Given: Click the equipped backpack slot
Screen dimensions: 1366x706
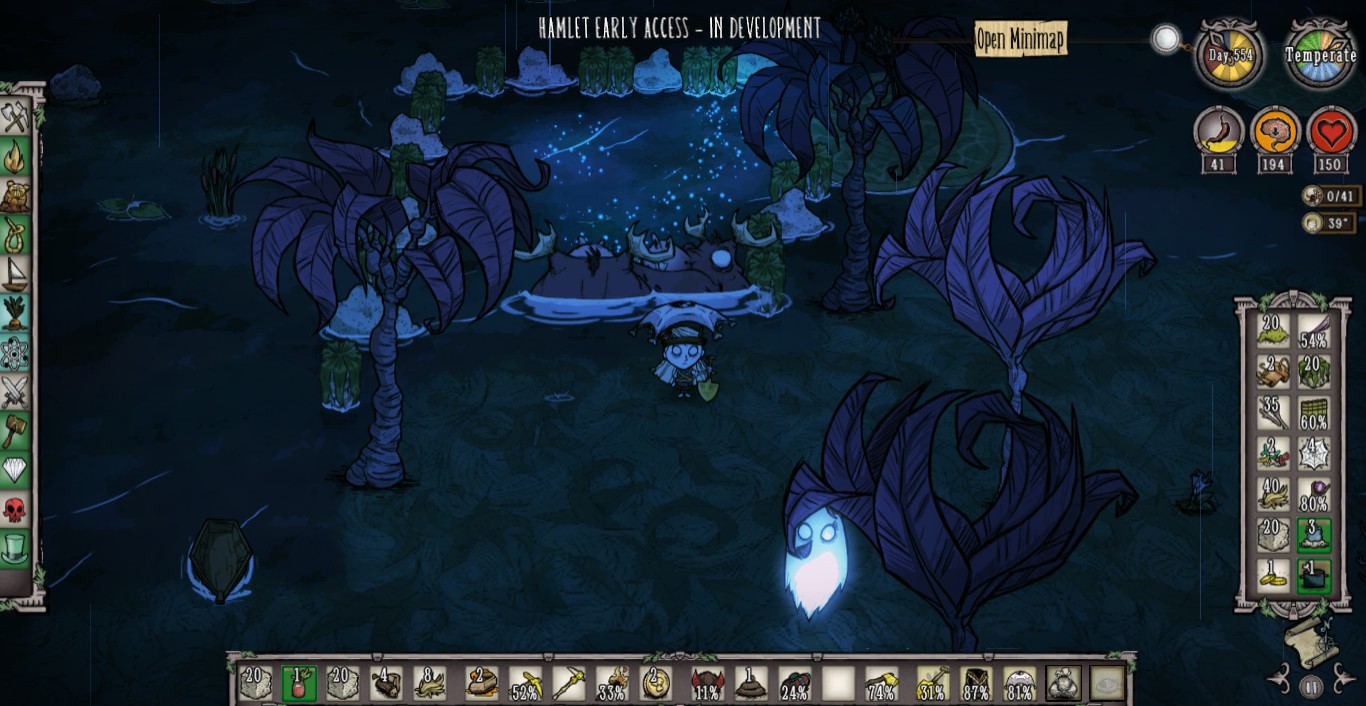Looking at the screenshot, I should click(x=1063, y=683).
